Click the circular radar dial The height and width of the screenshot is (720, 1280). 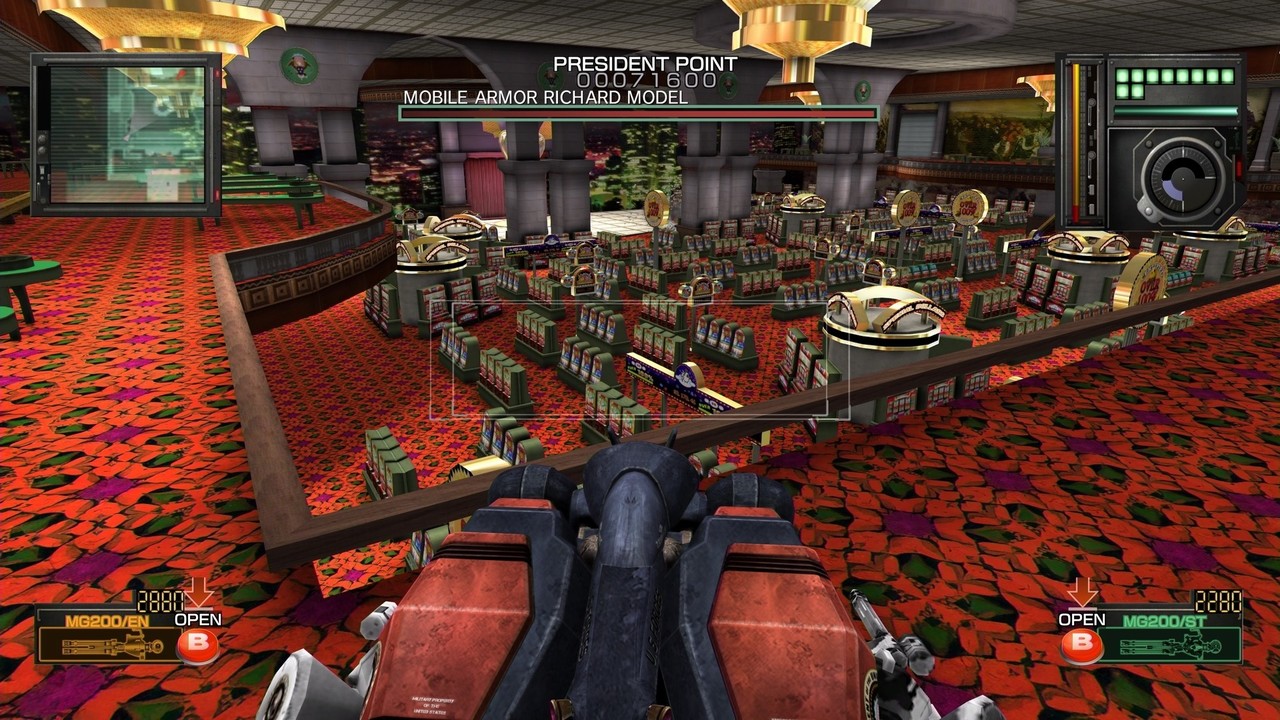[1176, 177]
